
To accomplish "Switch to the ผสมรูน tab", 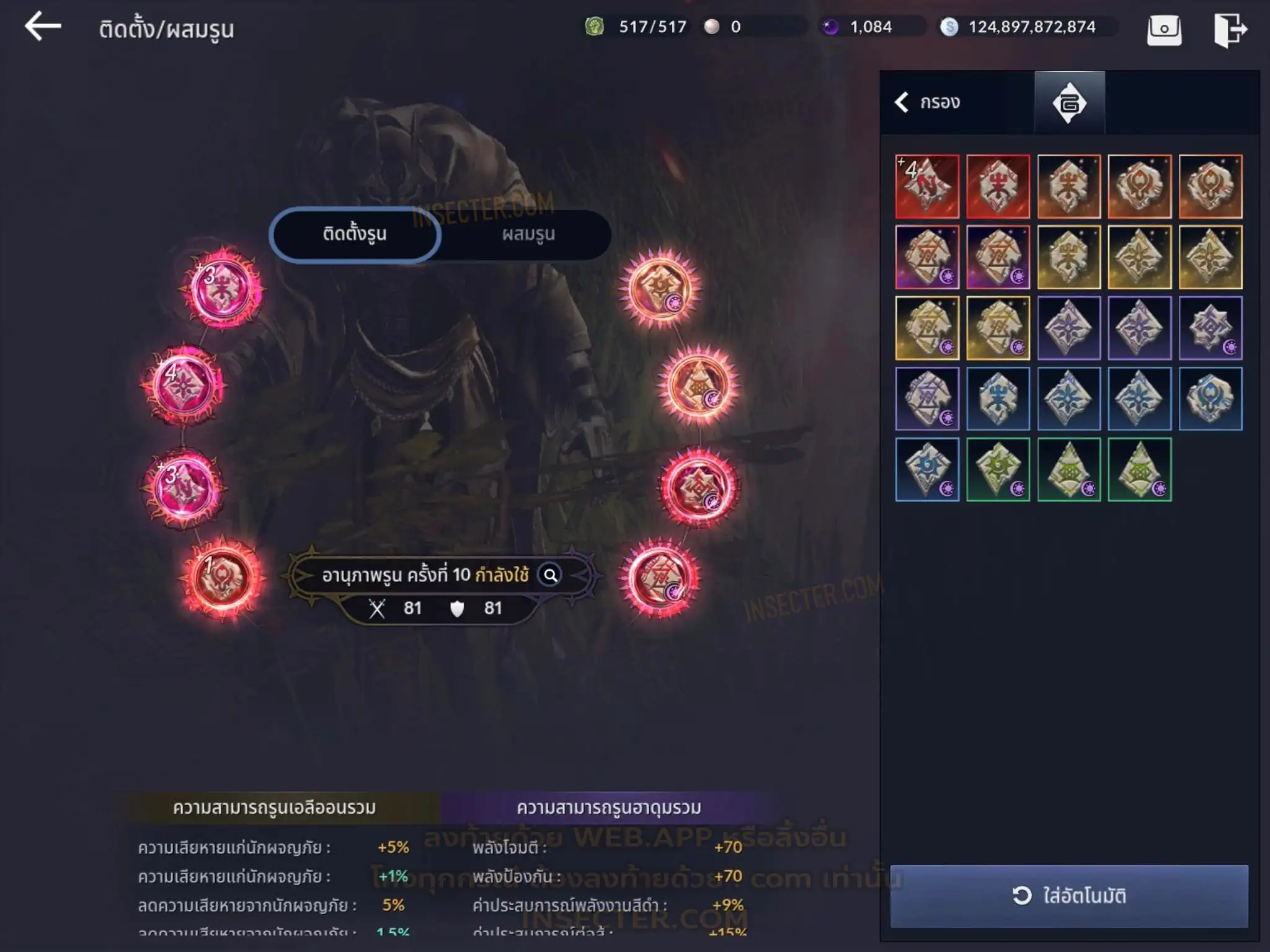I will tap(528, 234).
